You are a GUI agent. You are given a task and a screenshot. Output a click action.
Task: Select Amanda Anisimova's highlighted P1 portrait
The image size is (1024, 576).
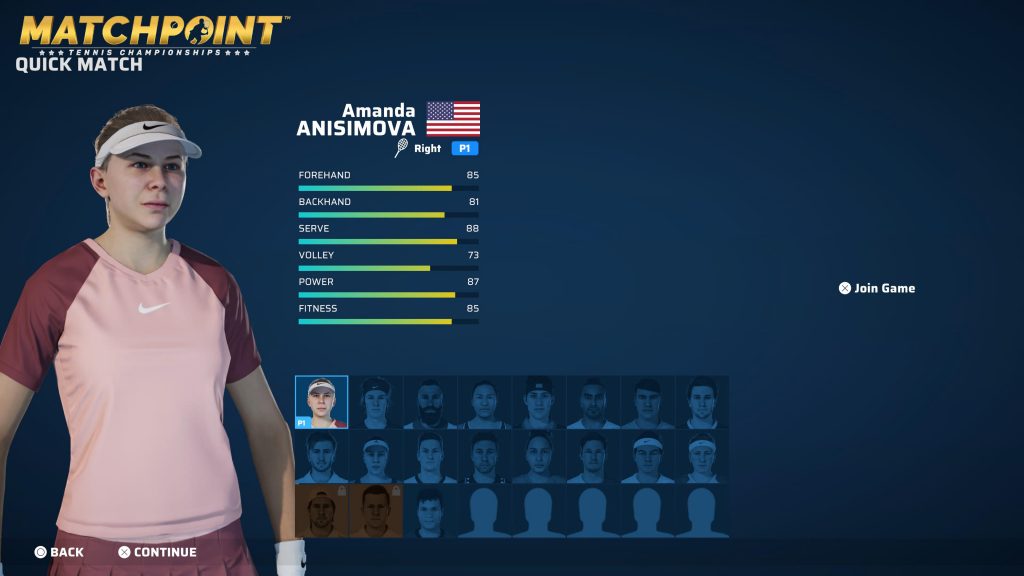(321, 402)
